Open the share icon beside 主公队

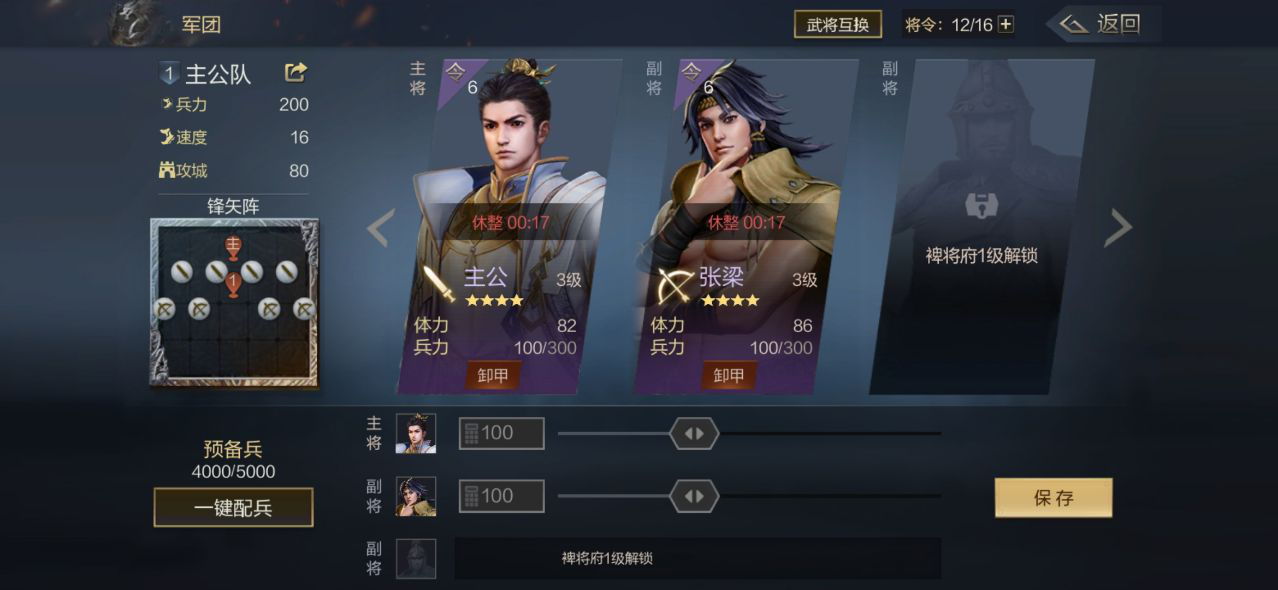point(296,72)
